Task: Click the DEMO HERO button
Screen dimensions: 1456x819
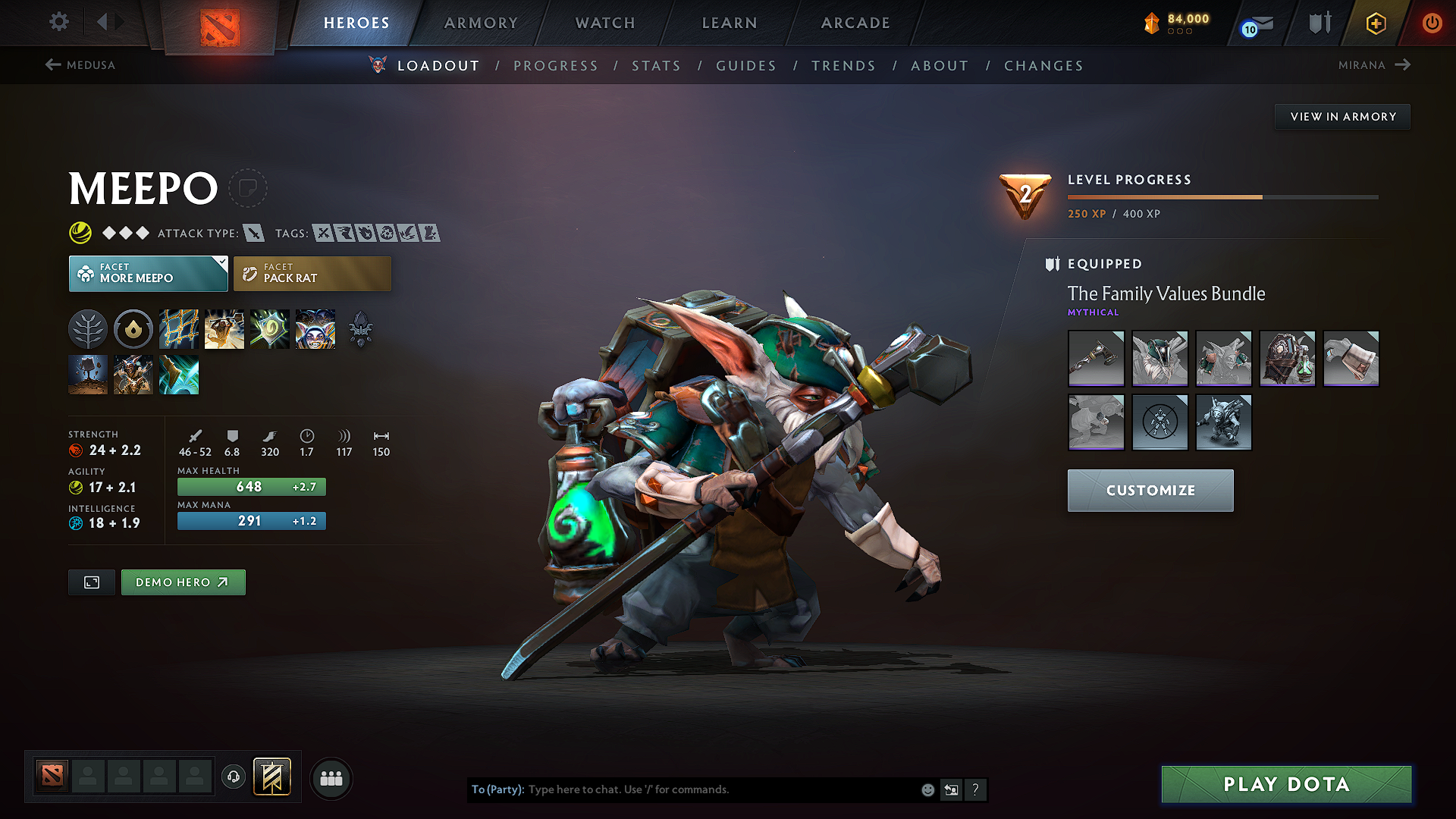Action: click(x=183, y=582)
